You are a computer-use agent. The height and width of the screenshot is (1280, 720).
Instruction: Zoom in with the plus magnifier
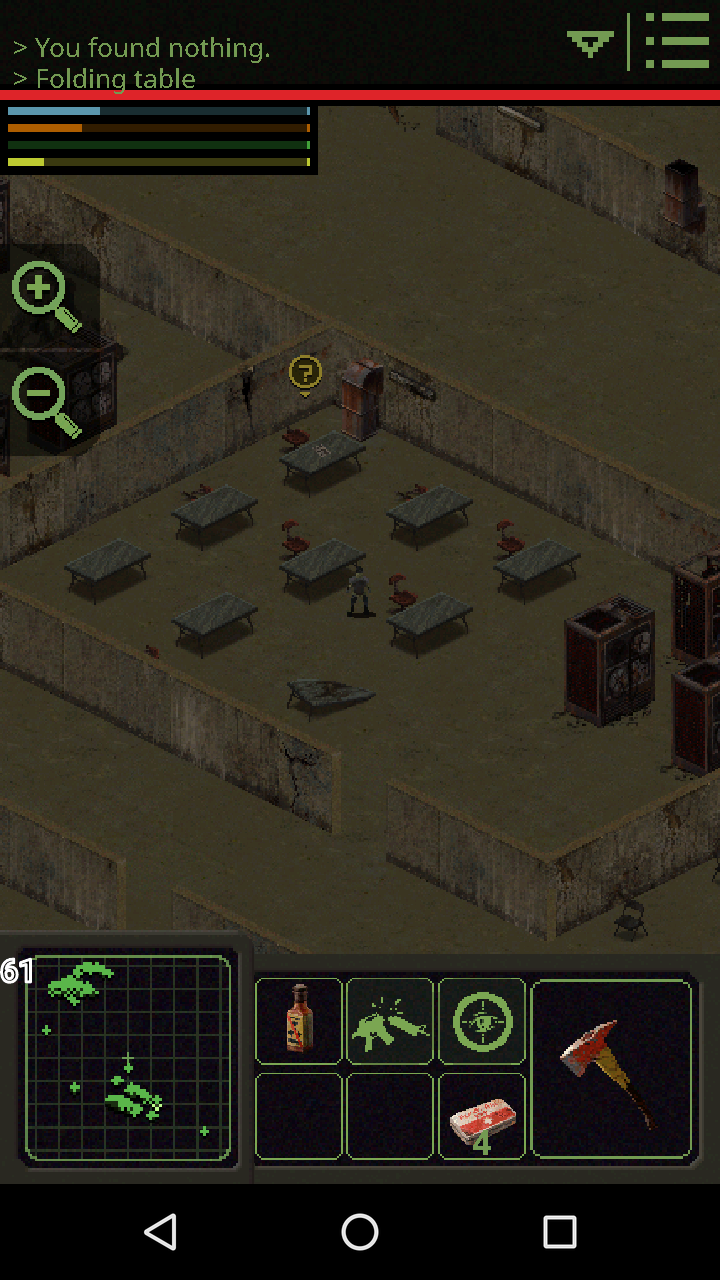(44, 294)
